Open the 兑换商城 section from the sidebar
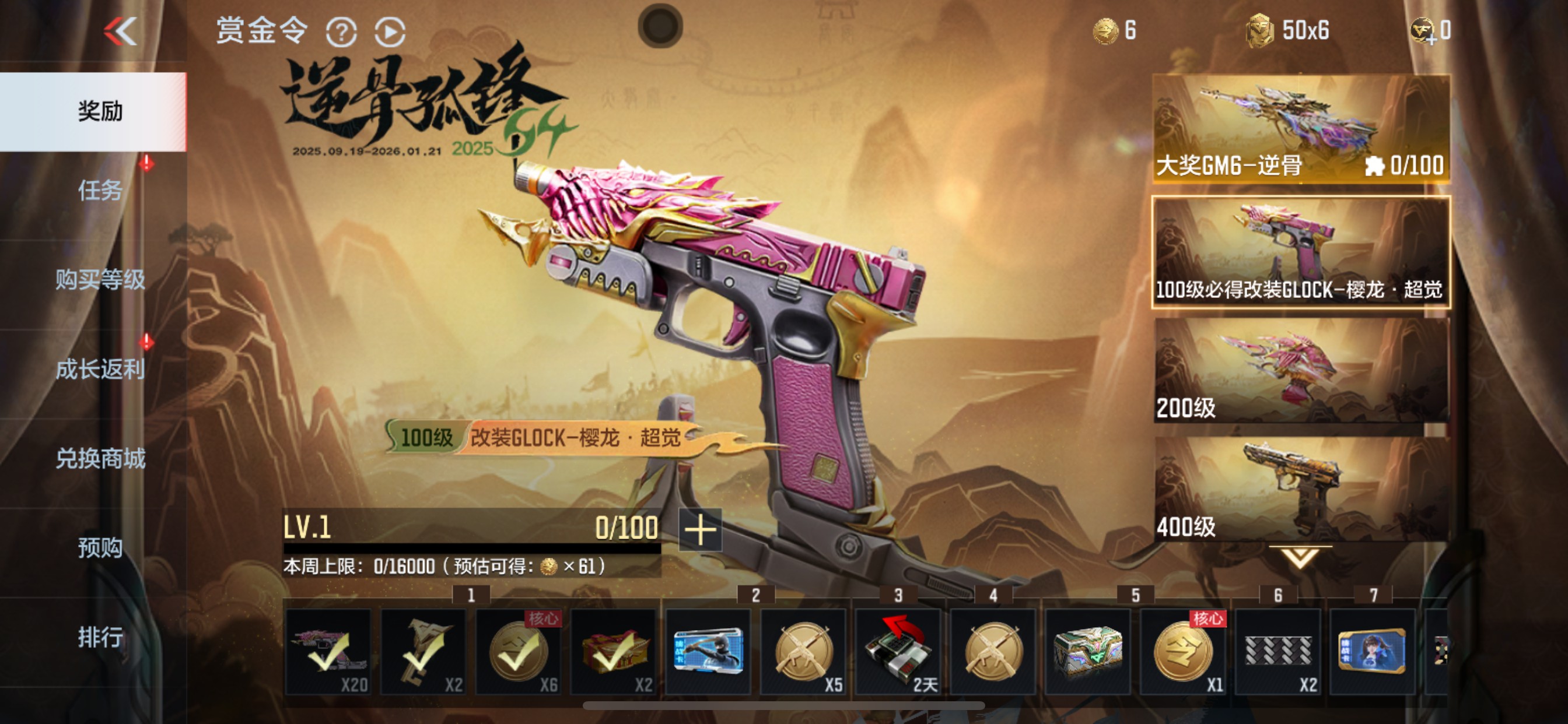Viewport: 1568px width, 724px height. click(x=102, y=458)
